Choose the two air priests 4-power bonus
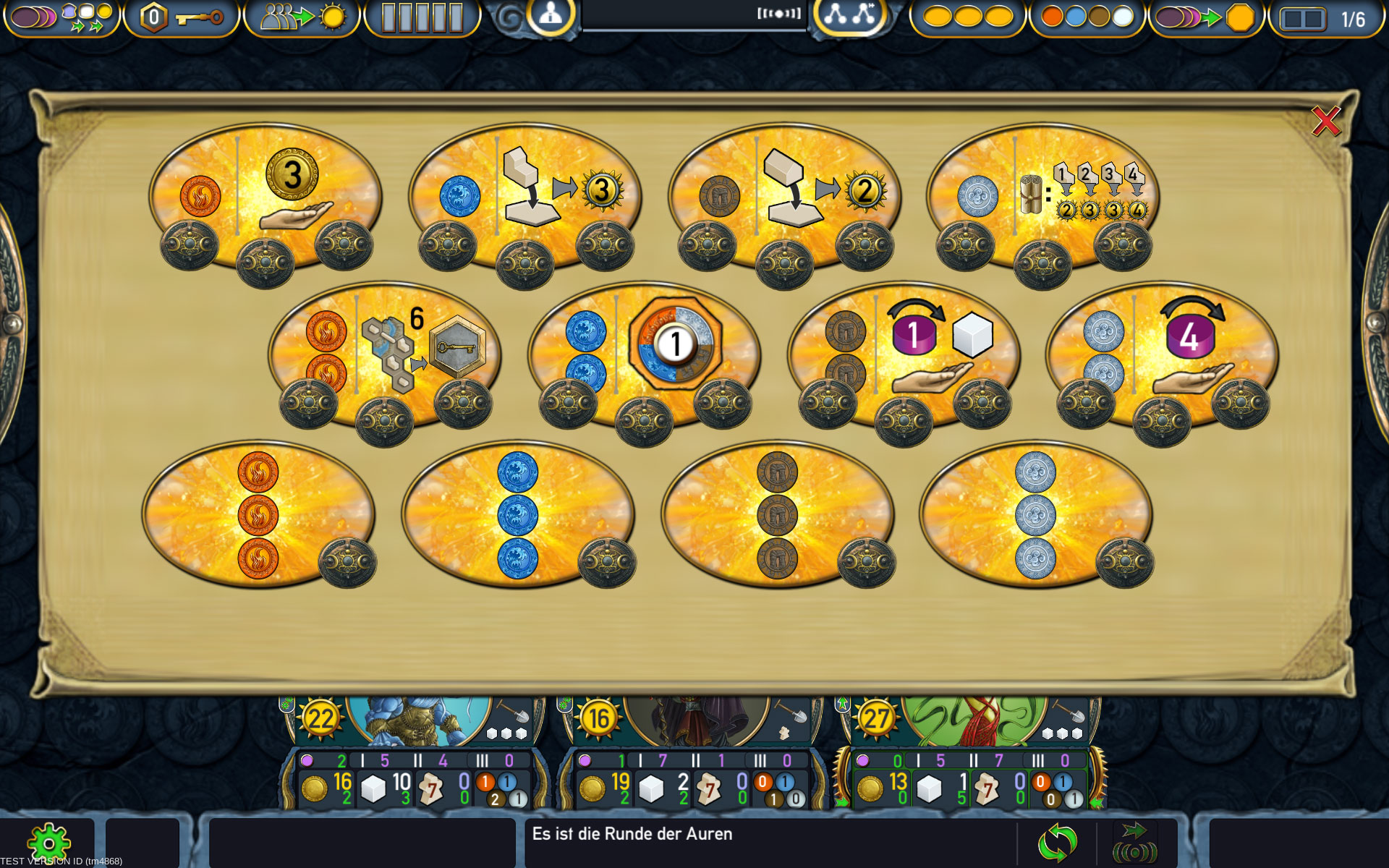 point(1162,354)
